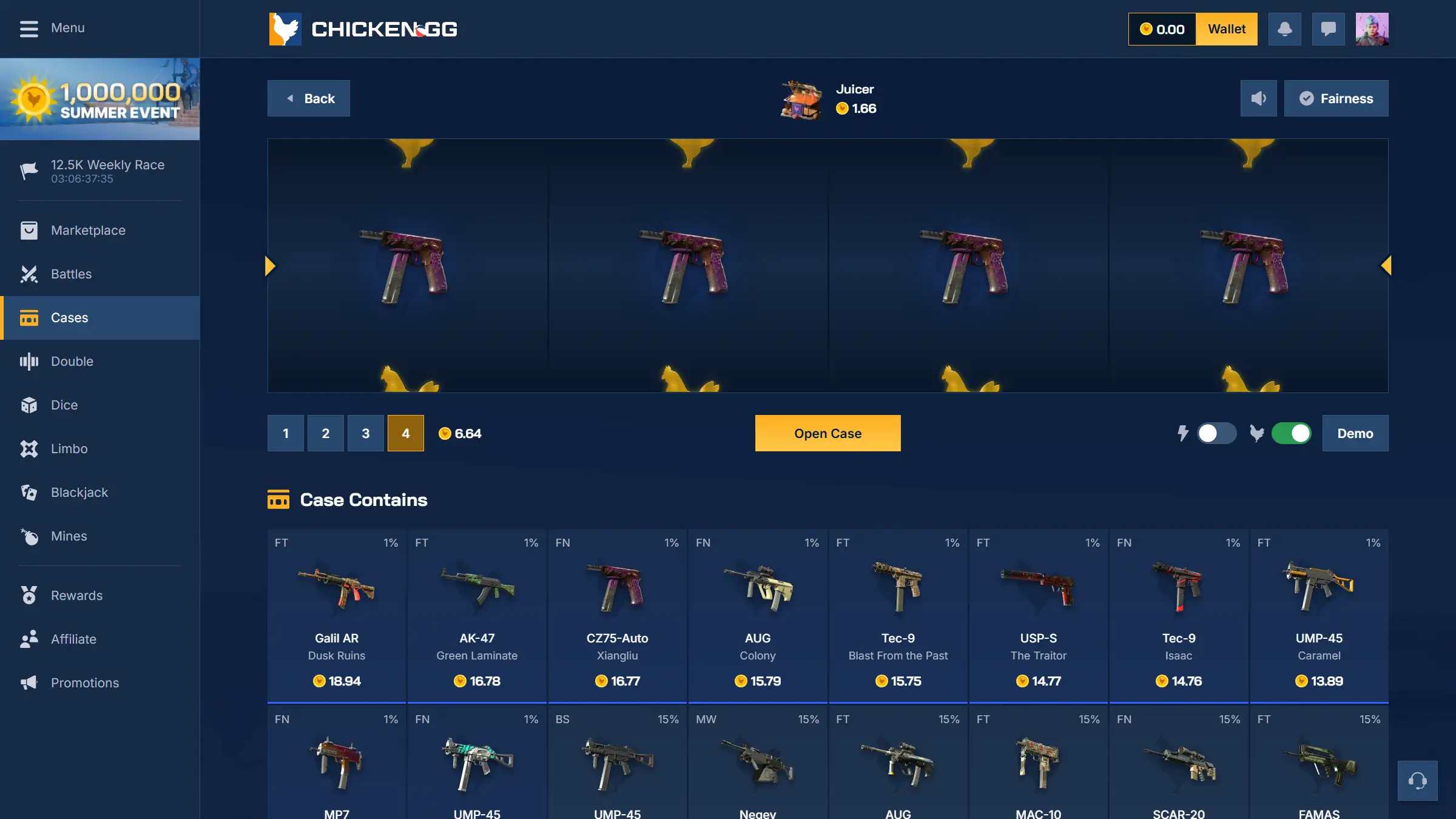The width and height of the screenshot is (1456, 819).
Task: Select quantity 2 for case opening
Action: 326,433
